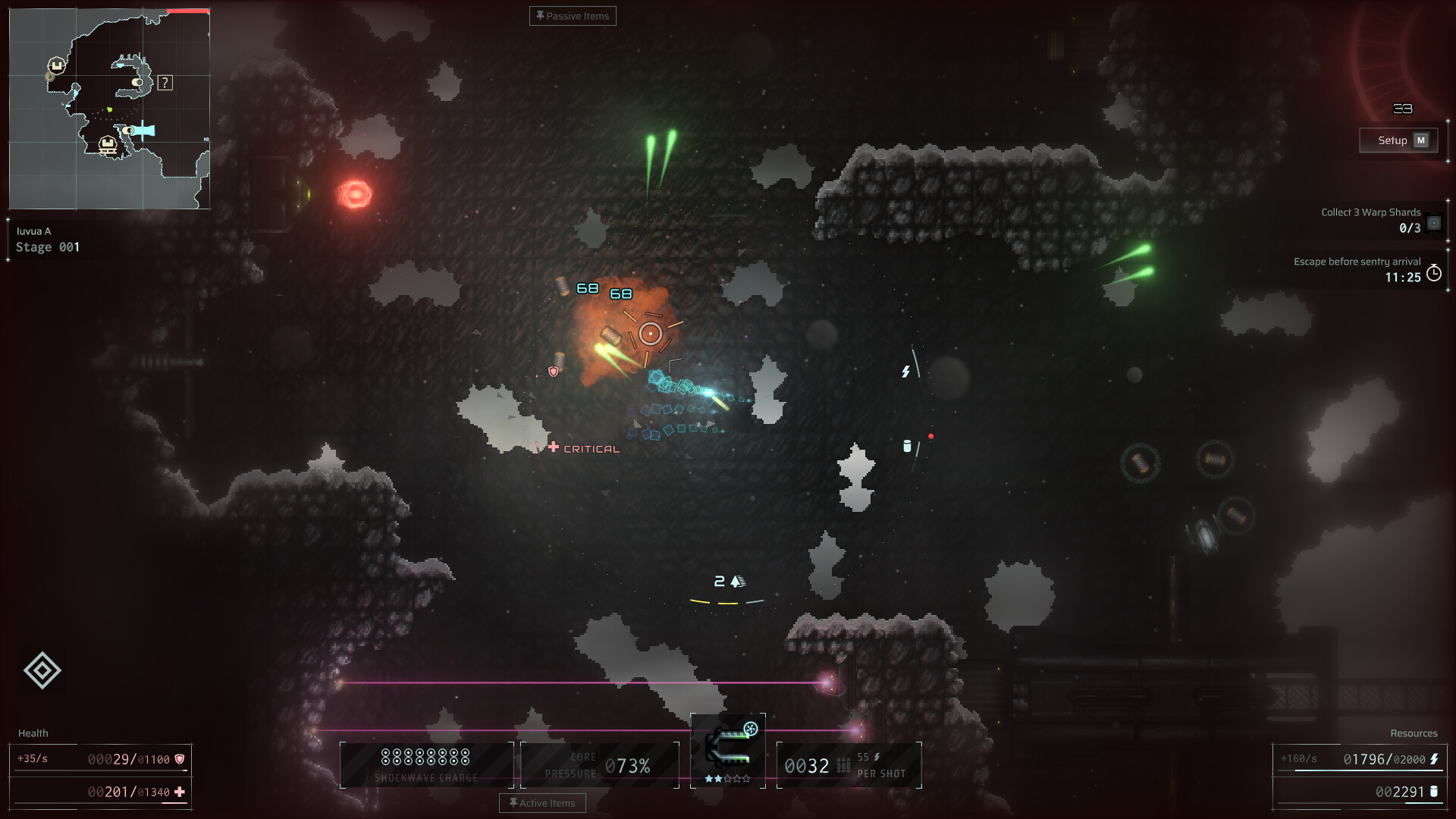The height and width of the screenshot is (819, 1456).
Task: Toggle the Passive Items pin
Action: click(x=541, y=15)
